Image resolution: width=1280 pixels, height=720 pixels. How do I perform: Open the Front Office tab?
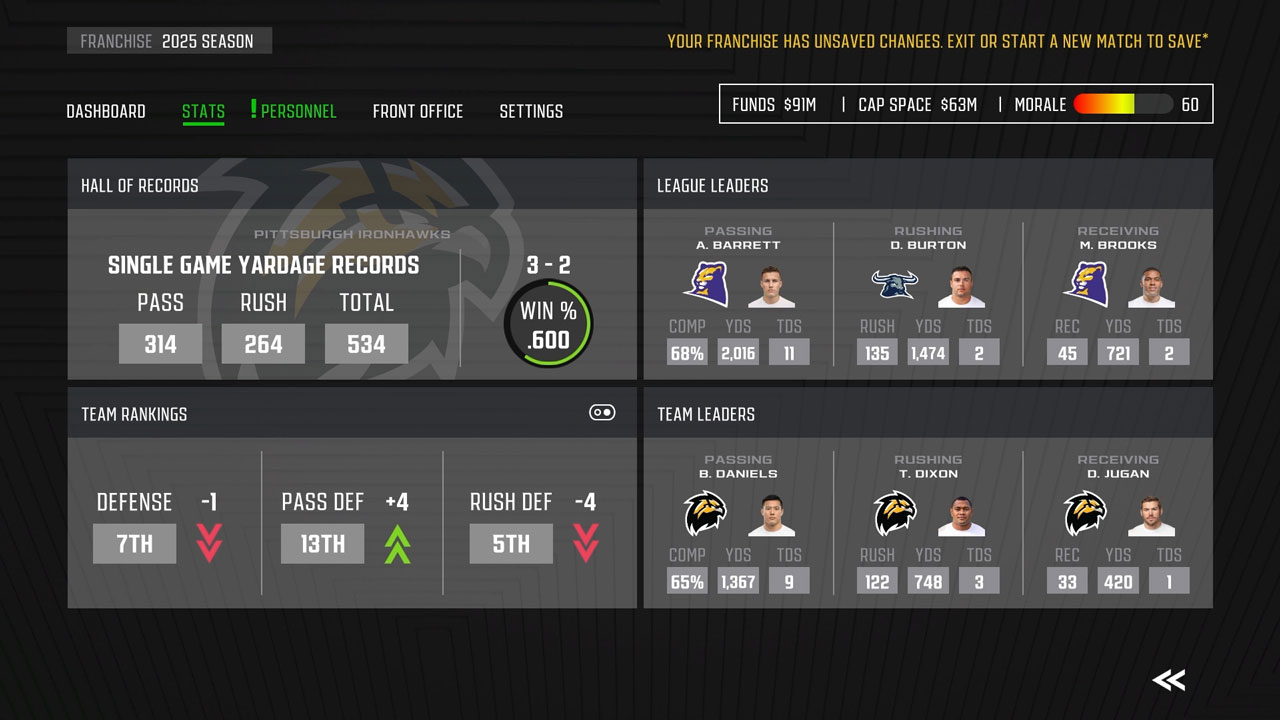click(x=418, y=111)
